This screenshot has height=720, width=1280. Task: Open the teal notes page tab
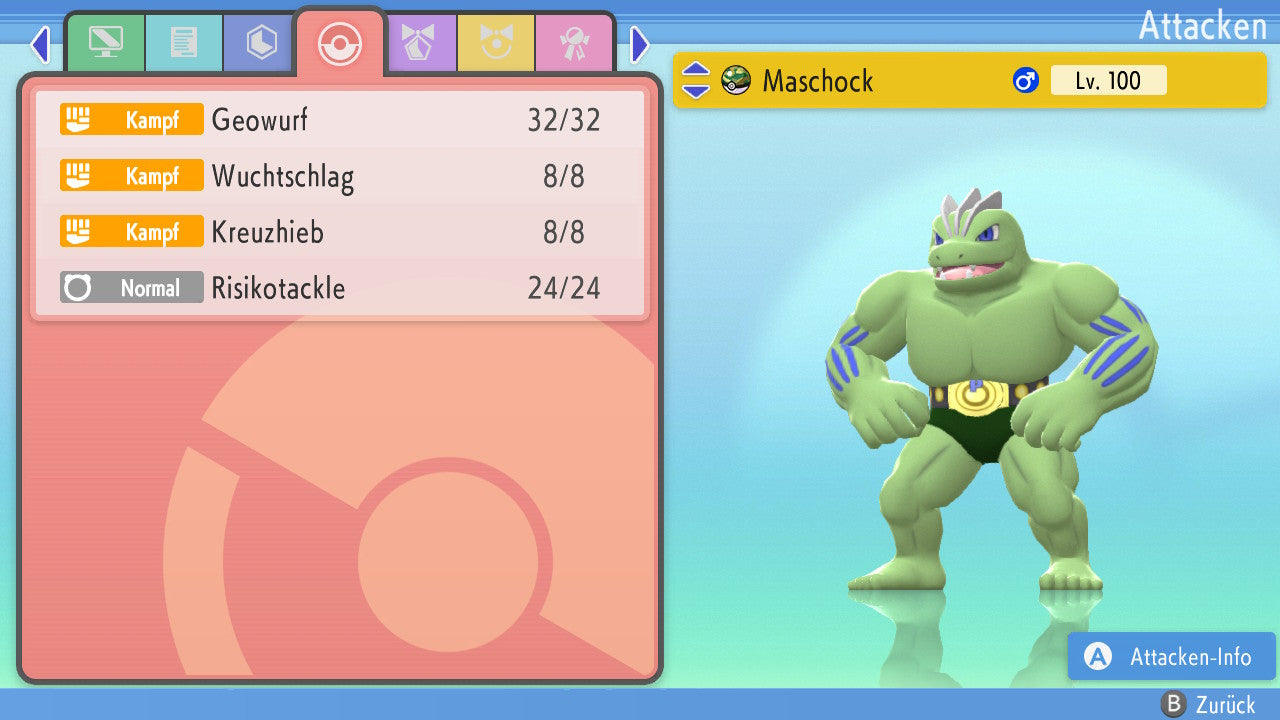coord(183,43)
